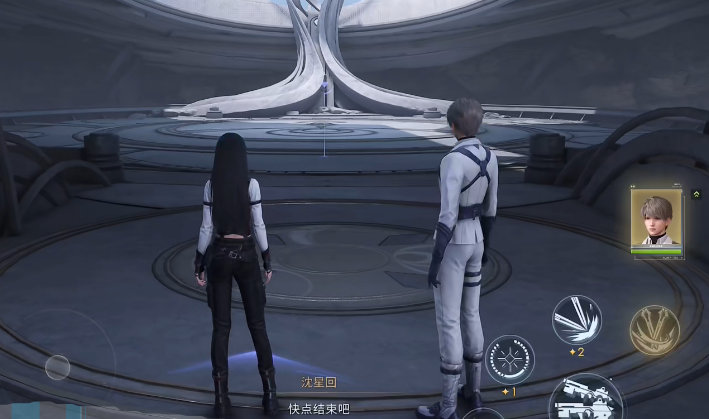This screenshot has width=709, height=419.
Task: Expand the green arrow beside the portrait
Action: coord(695,194)
